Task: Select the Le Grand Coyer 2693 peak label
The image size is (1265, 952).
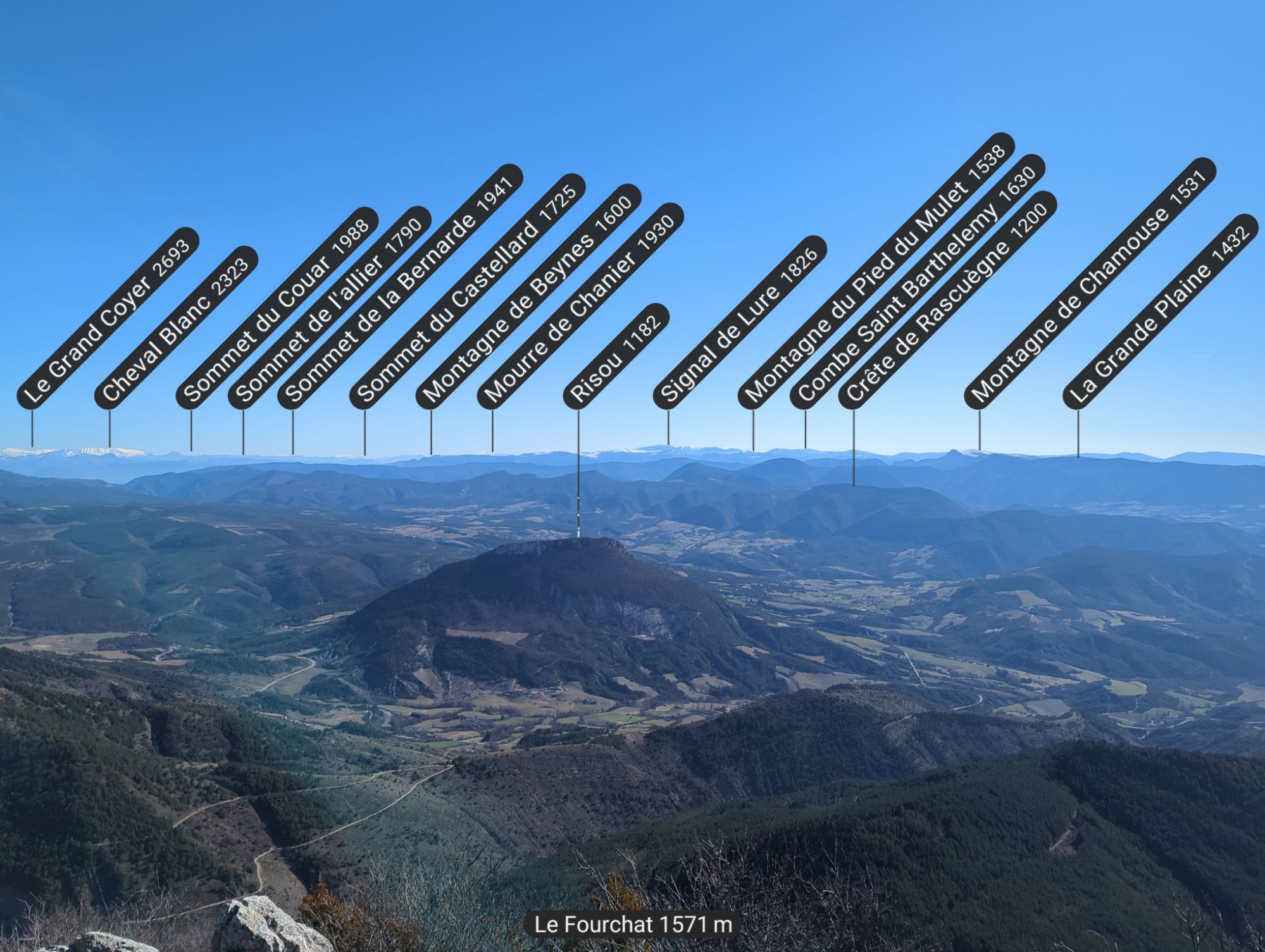Action: point(108,318)
